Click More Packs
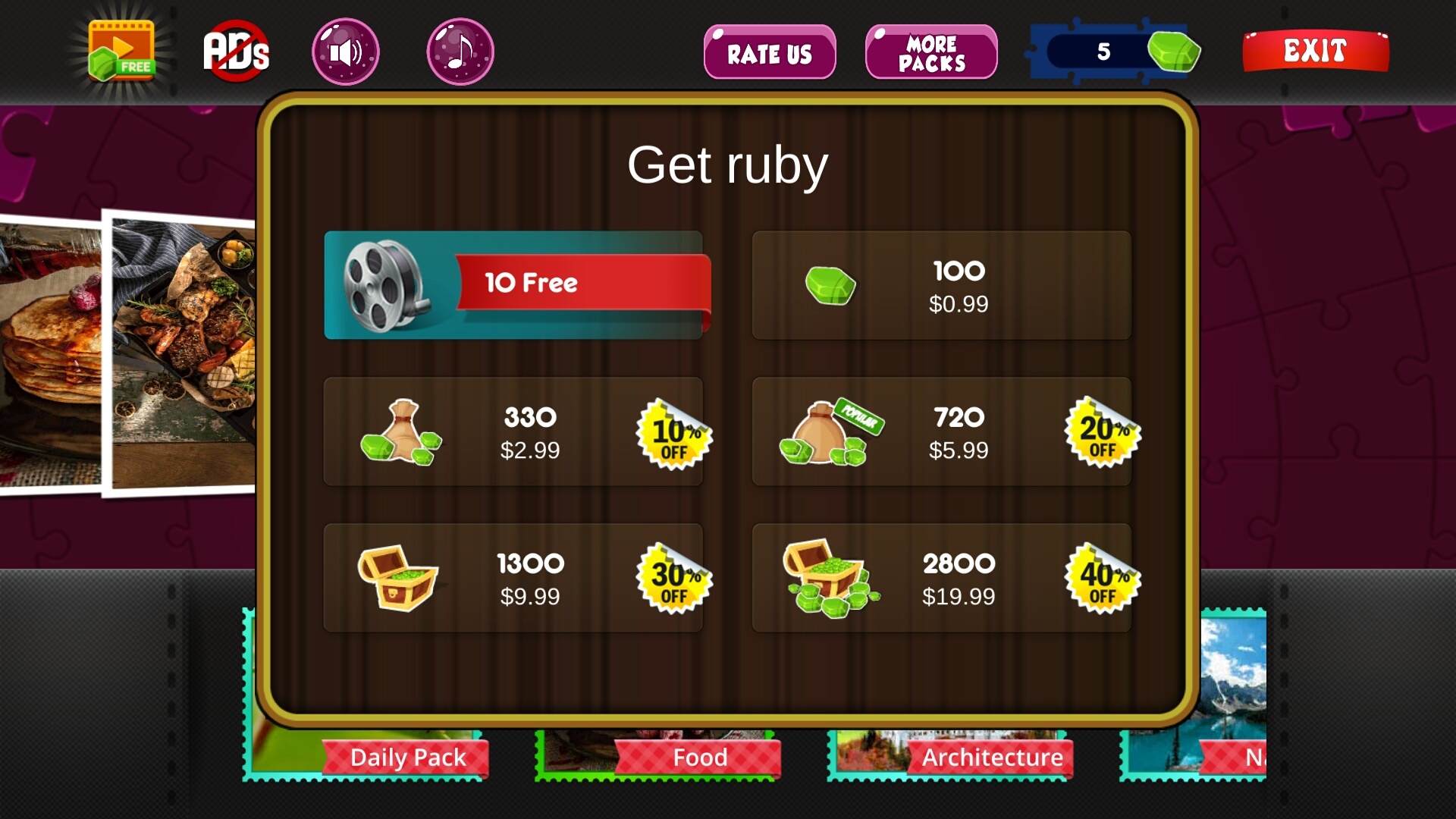The width and height of the screenshot is (1456, 819). [x=931, y=52]
